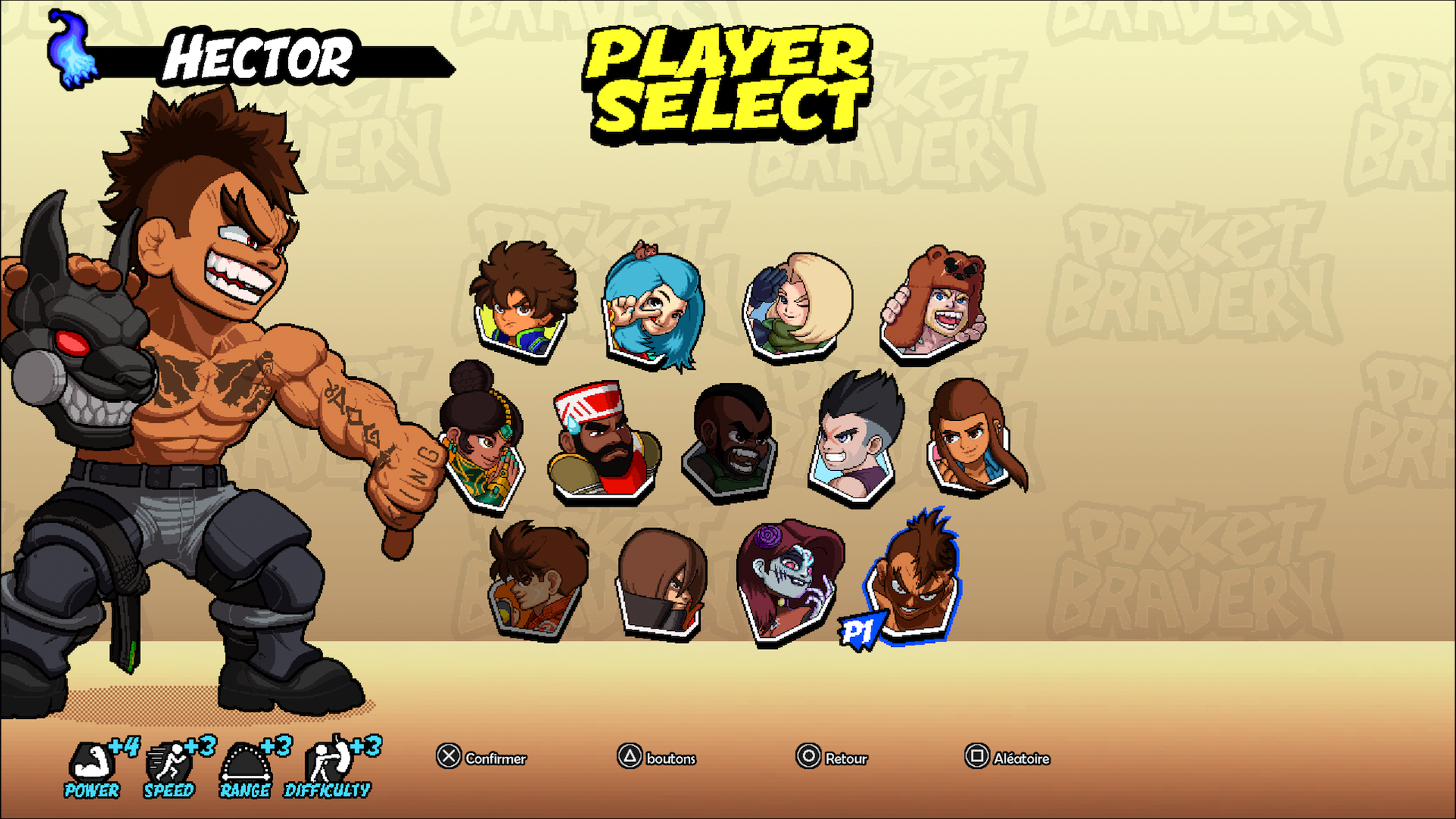Select the bear-hood wrestler portrait
Screen dimensions: 1456x819
pyautogui.click(x=934, y=304)
